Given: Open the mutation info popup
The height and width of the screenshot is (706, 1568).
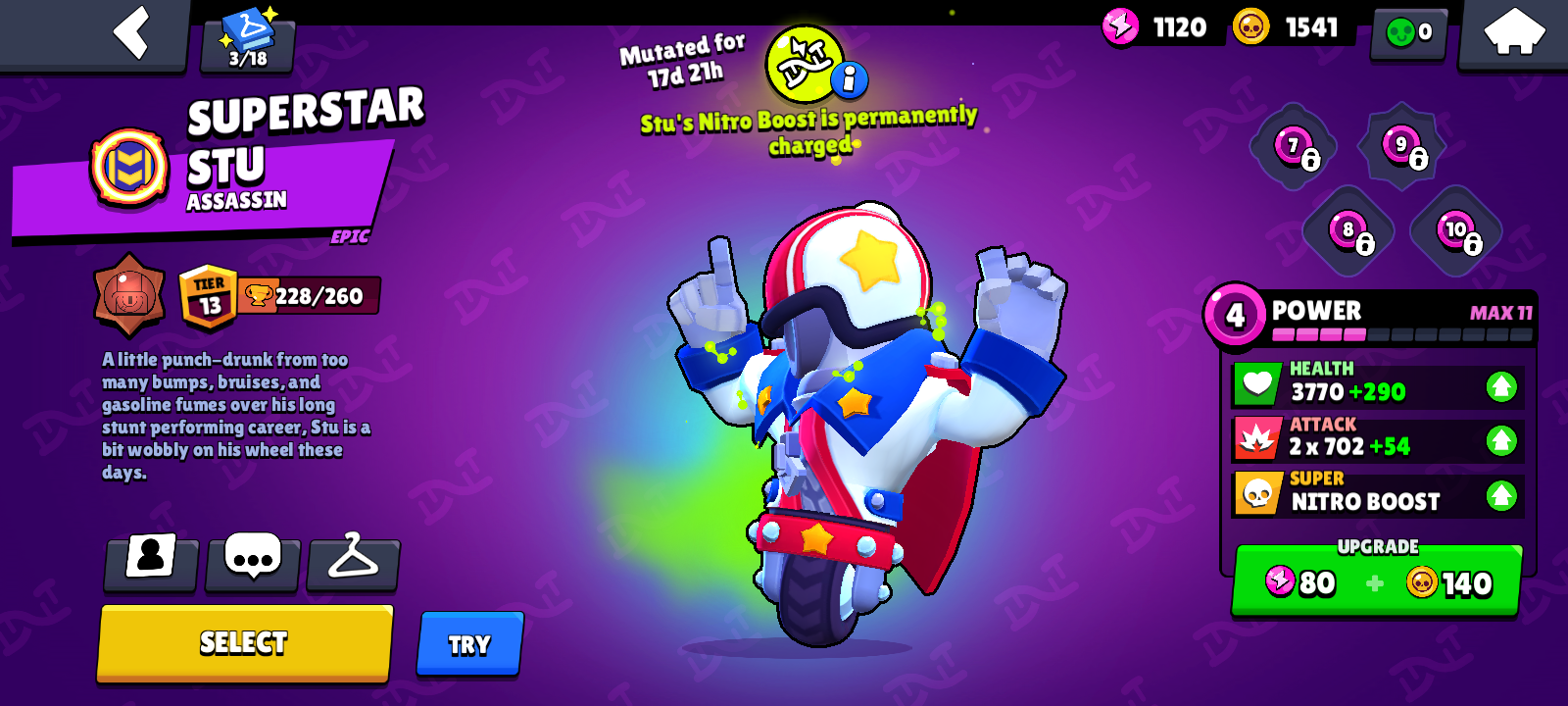Looking at the screenshot, I should pyautogui.click(x=849, y=79).
